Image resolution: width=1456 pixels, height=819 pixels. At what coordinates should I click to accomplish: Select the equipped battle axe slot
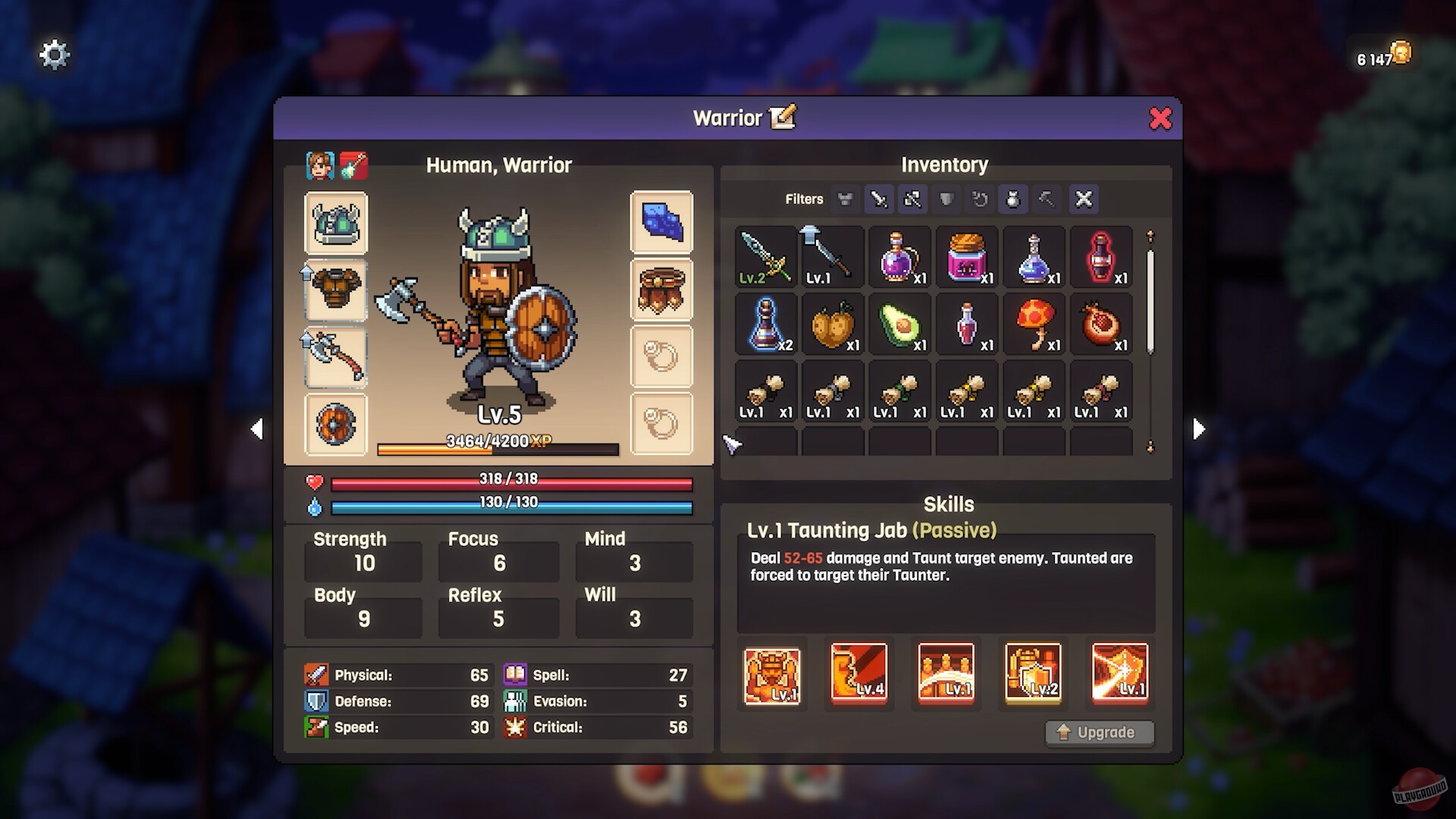pyautogui.click(x=336, y=357)
